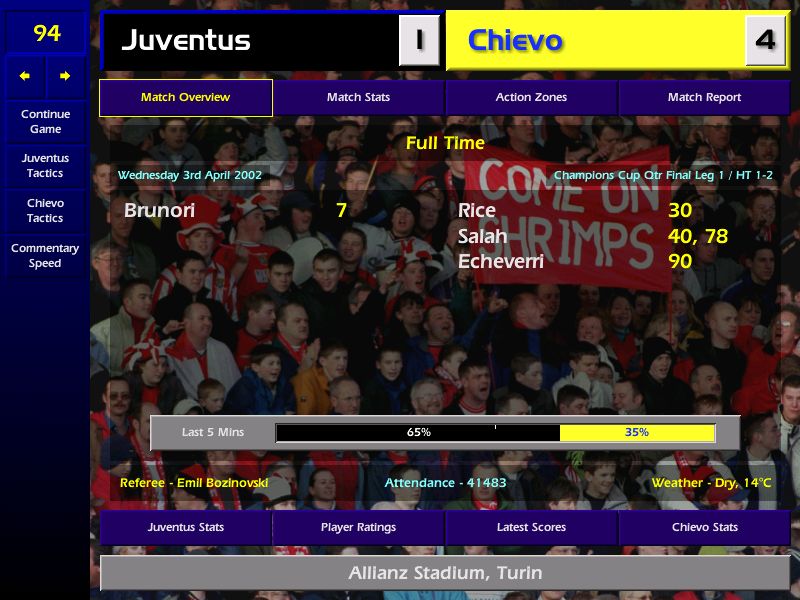Click the Continue Game button
Viewport: 800px width, 600px height.
(x=45, y=121)
